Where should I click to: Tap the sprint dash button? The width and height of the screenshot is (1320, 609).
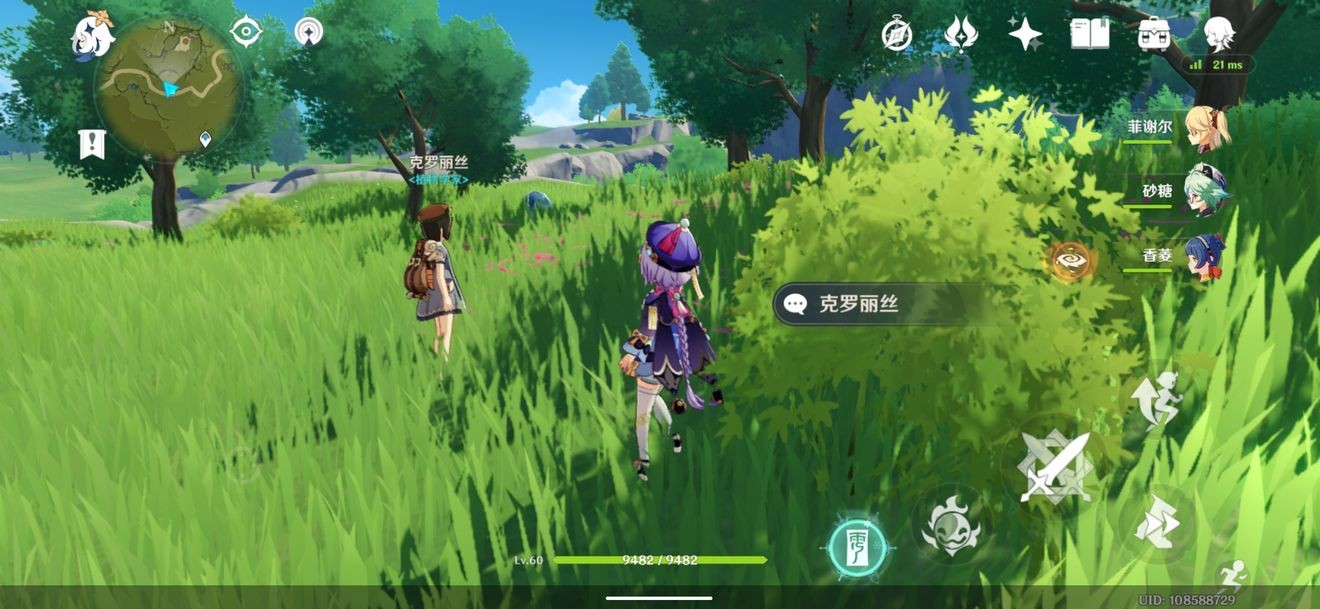click(1157, 522)
